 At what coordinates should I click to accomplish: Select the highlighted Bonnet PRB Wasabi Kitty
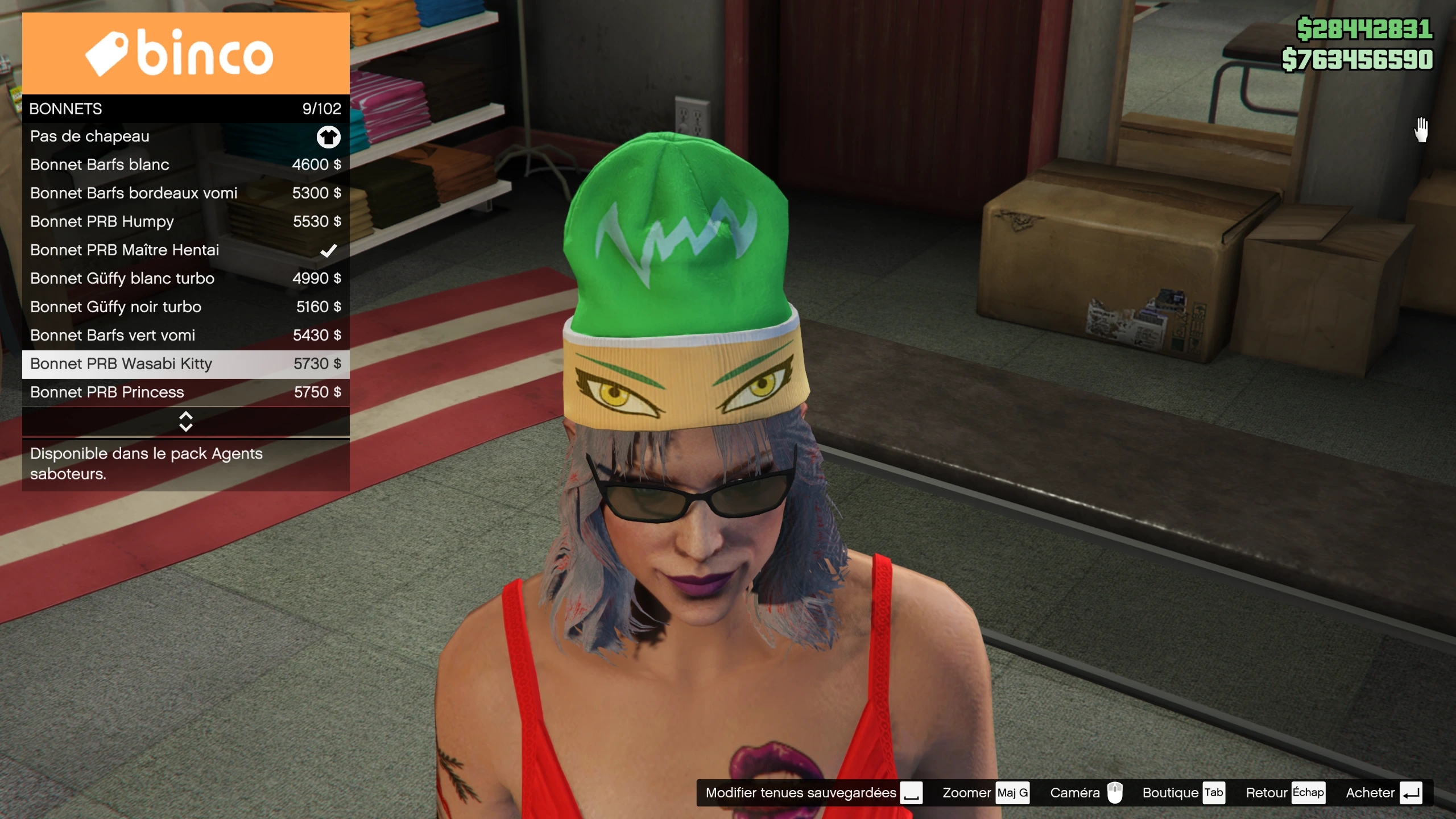point(185,364)
